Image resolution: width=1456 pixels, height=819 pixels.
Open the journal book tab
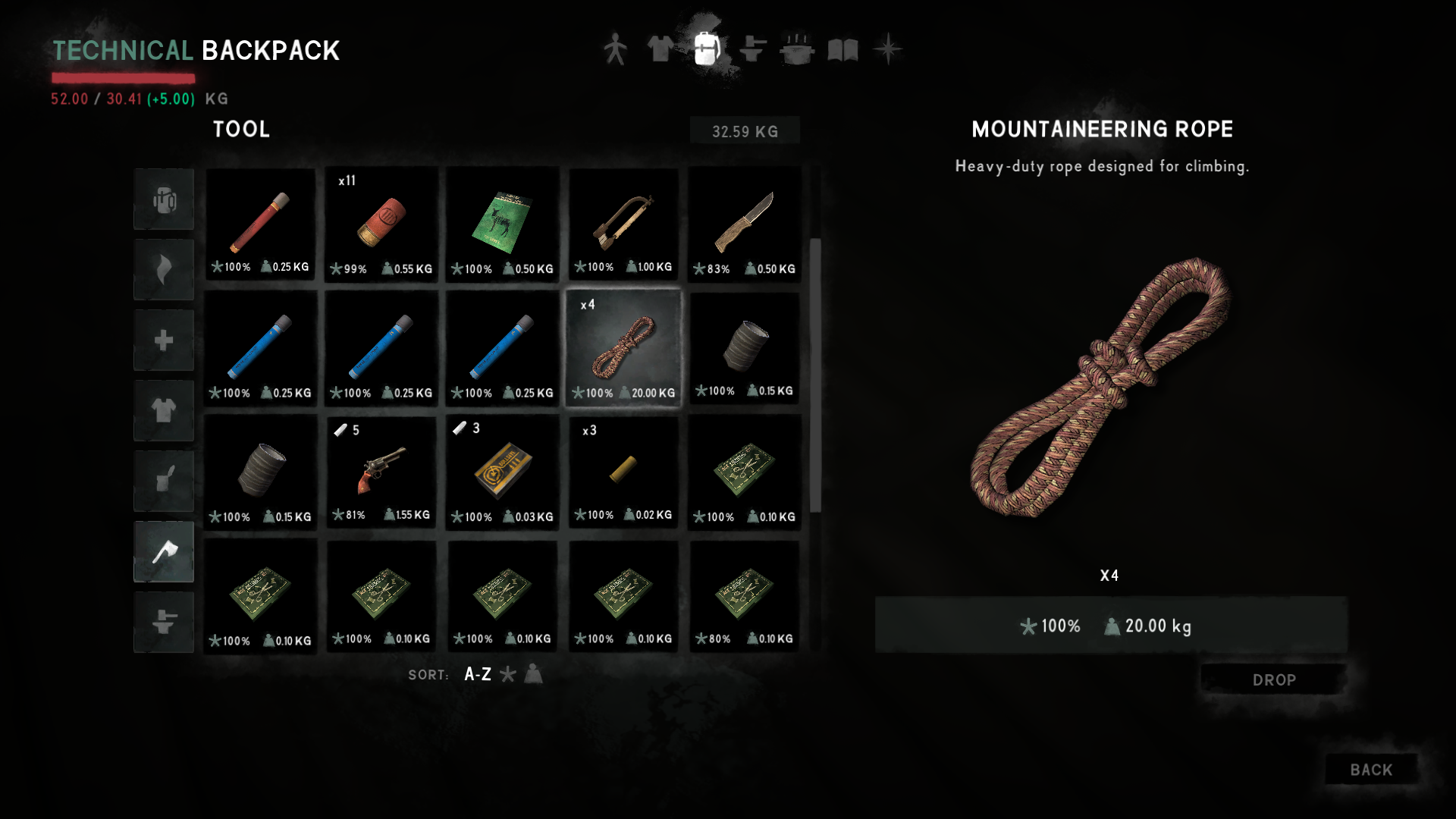(x=843, y=50)
